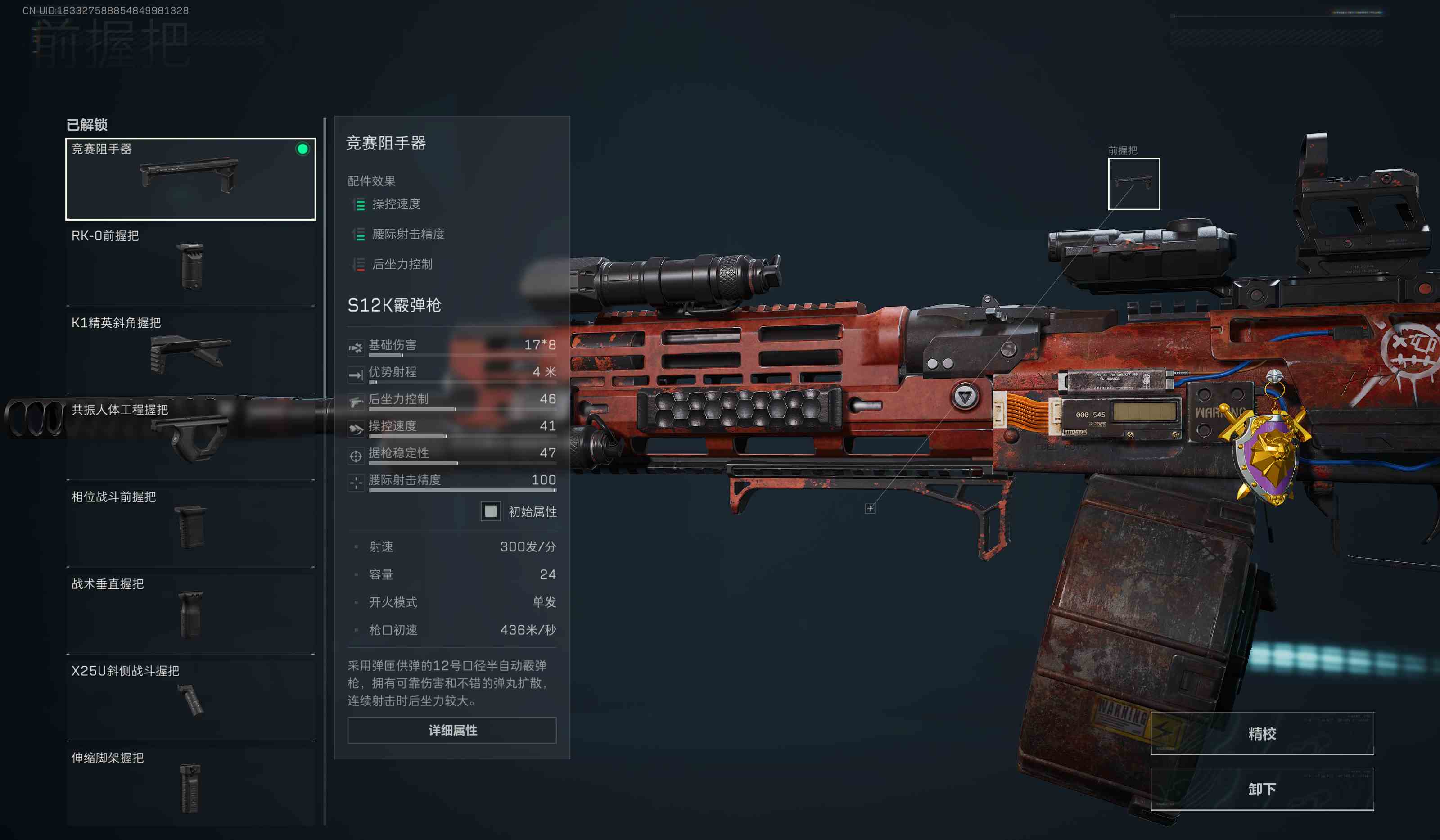Choose the RK-0前握把 grip
This screenshot has height=840, width=1440.
(x=190, y=265)
